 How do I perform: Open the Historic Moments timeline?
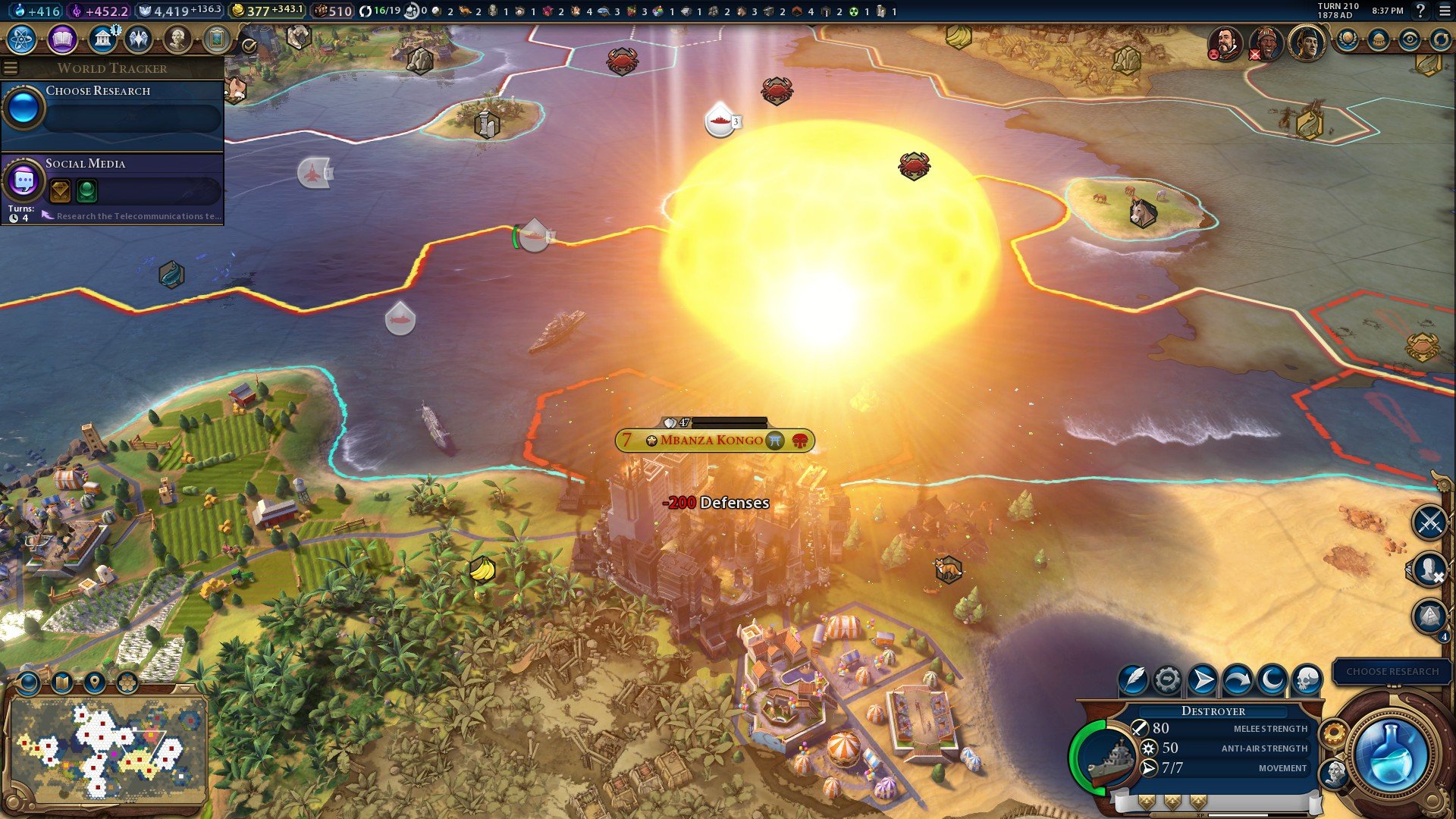coord(216,39)
